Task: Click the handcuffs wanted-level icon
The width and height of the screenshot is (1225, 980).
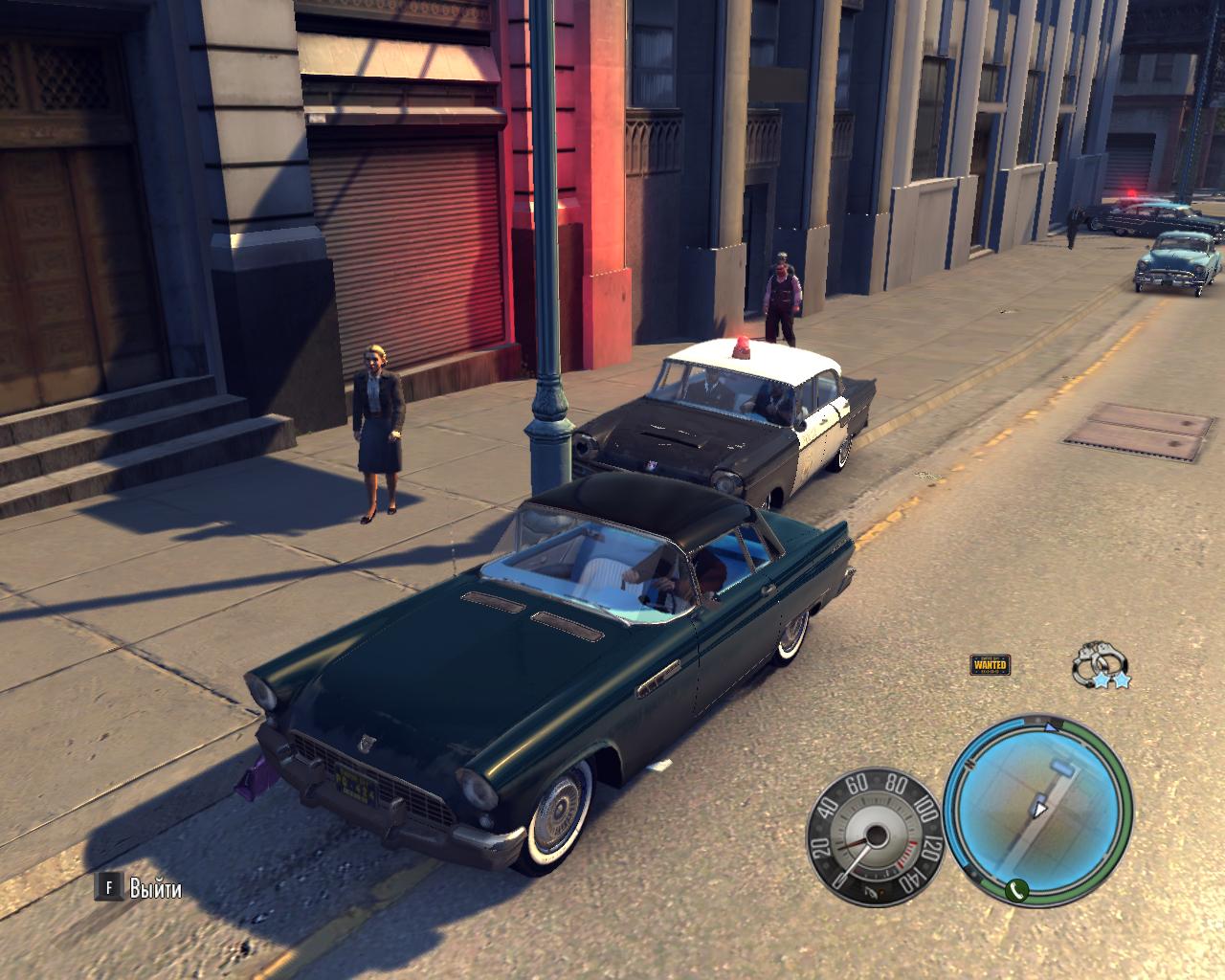Action: (1099, 662)
